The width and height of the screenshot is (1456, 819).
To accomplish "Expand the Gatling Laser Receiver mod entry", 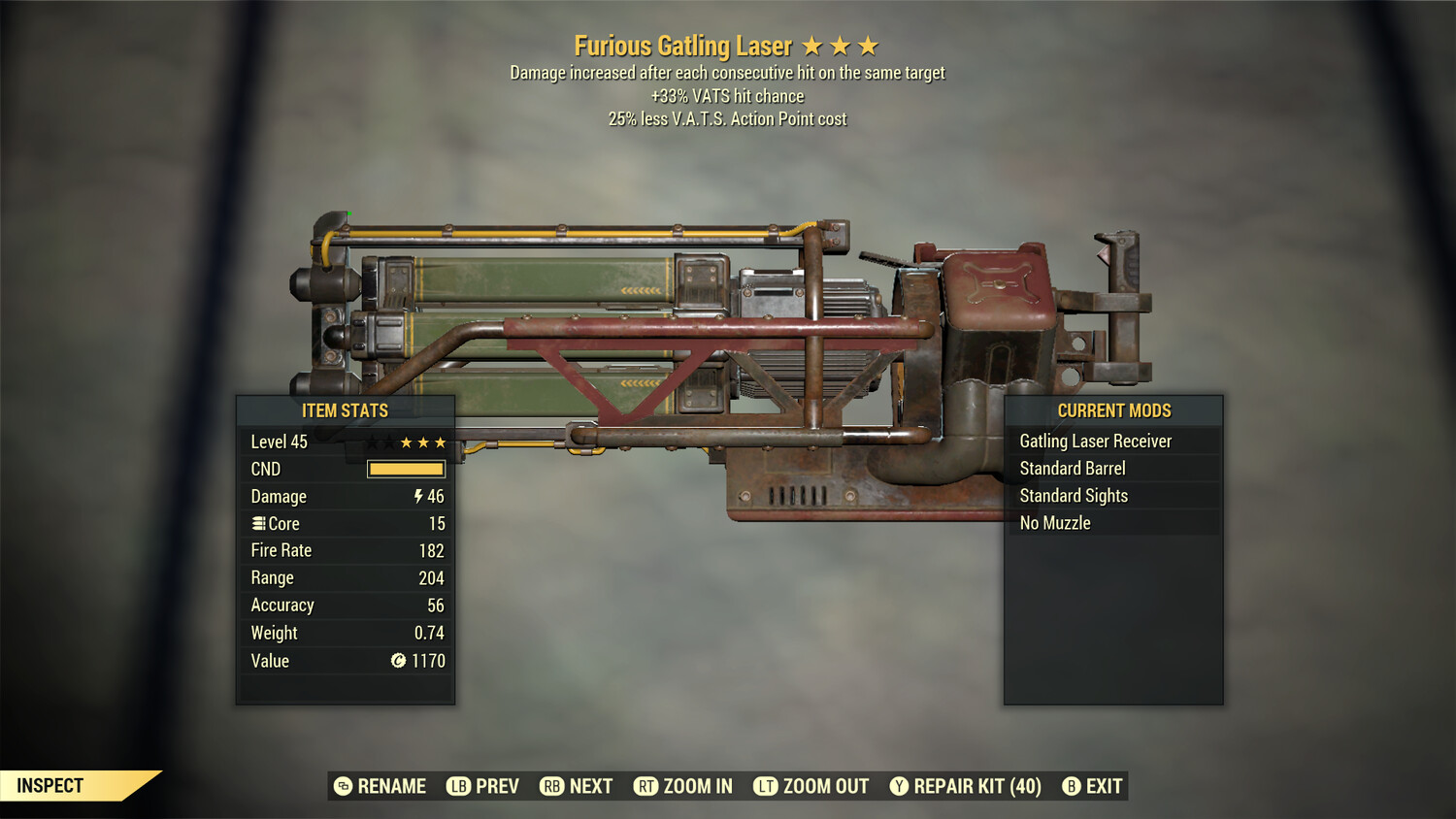I will tap(1095, 441).
